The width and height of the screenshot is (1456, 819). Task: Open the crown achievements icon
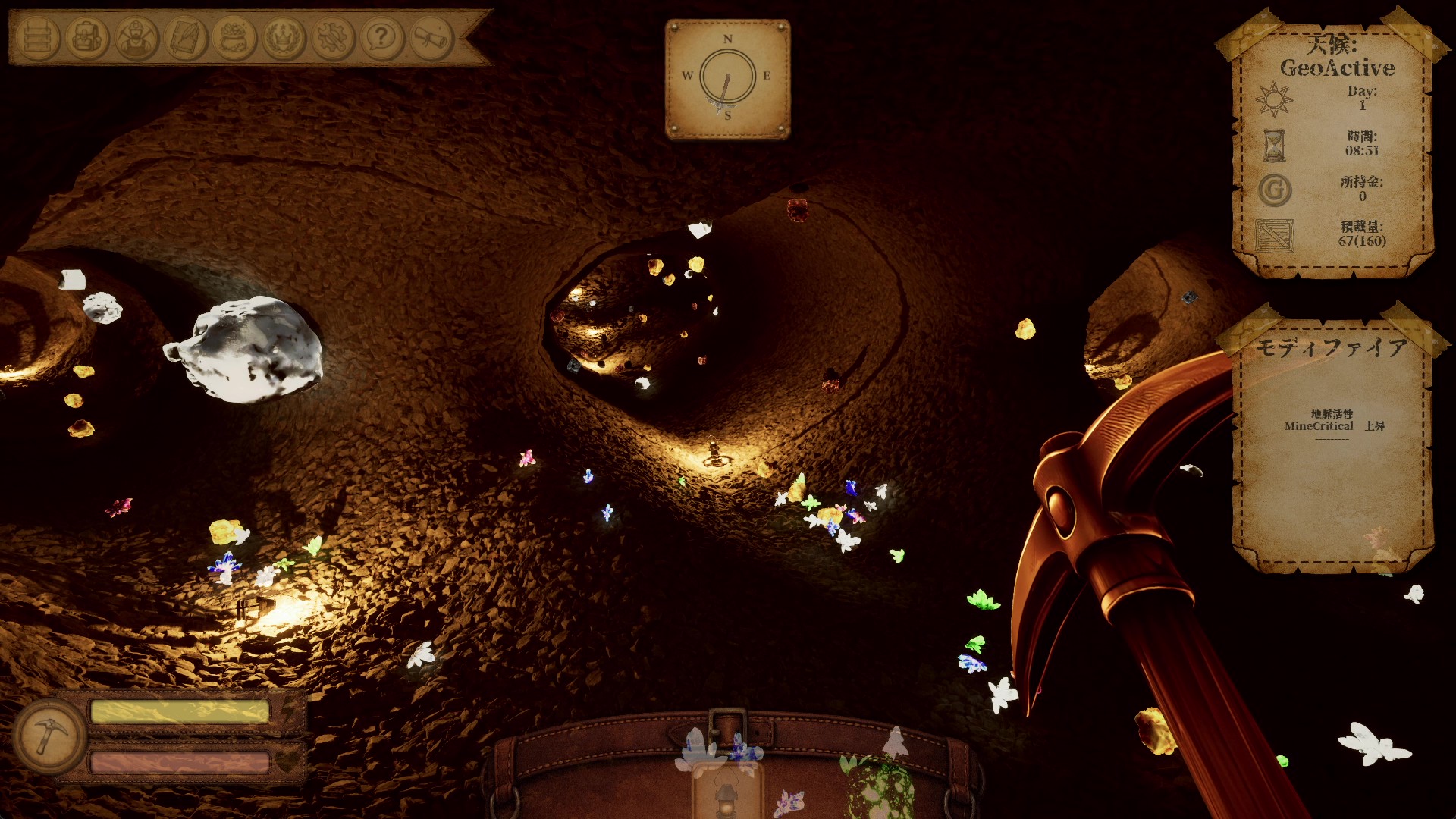pos(284,37)
